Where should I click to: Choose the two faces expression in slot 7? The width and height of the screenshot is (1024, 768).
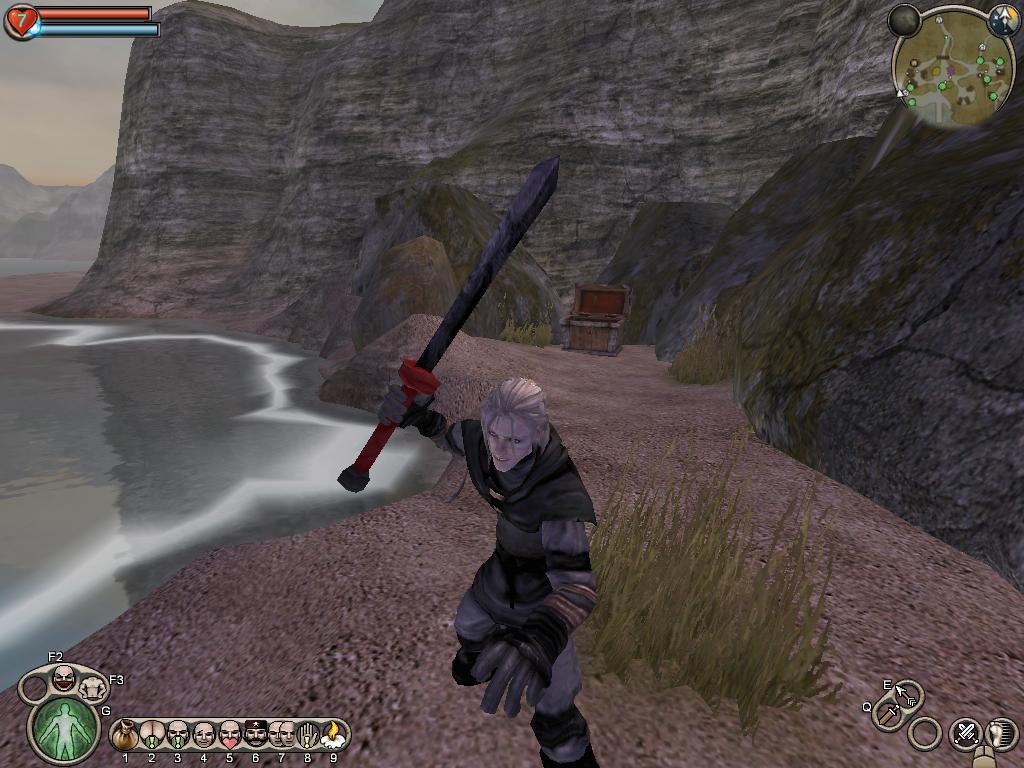point(282,735)
